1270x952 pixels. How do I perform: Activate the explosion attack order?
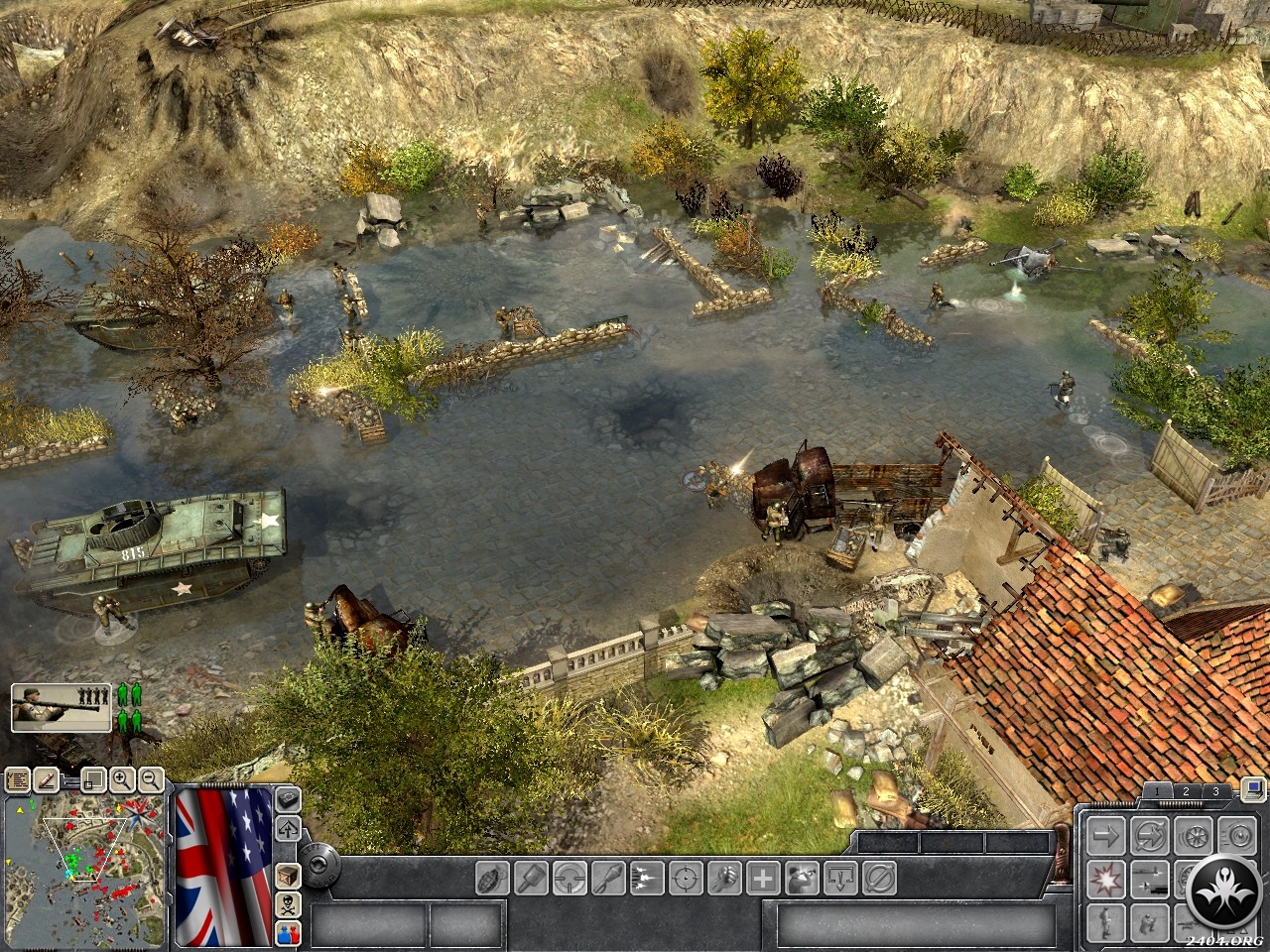1104,877
